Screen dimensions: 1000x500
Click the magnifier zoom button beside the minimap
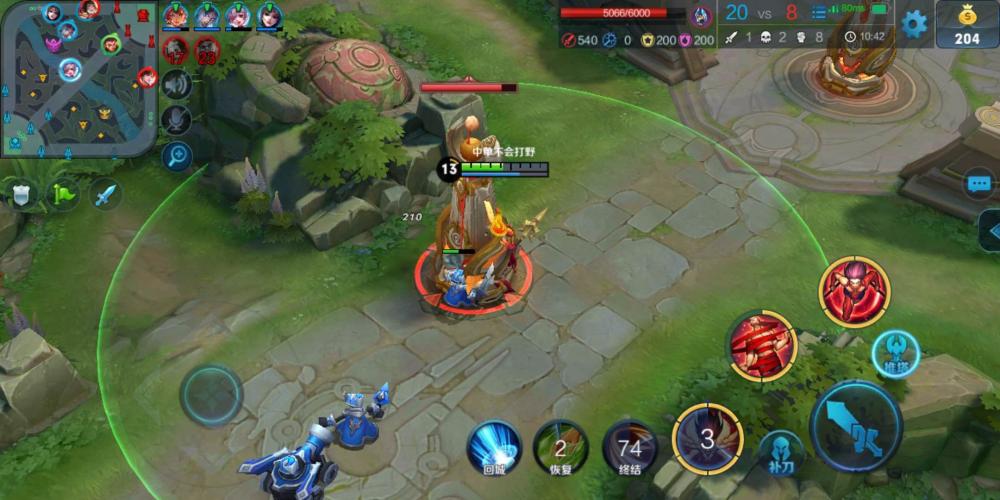[177, 155]
